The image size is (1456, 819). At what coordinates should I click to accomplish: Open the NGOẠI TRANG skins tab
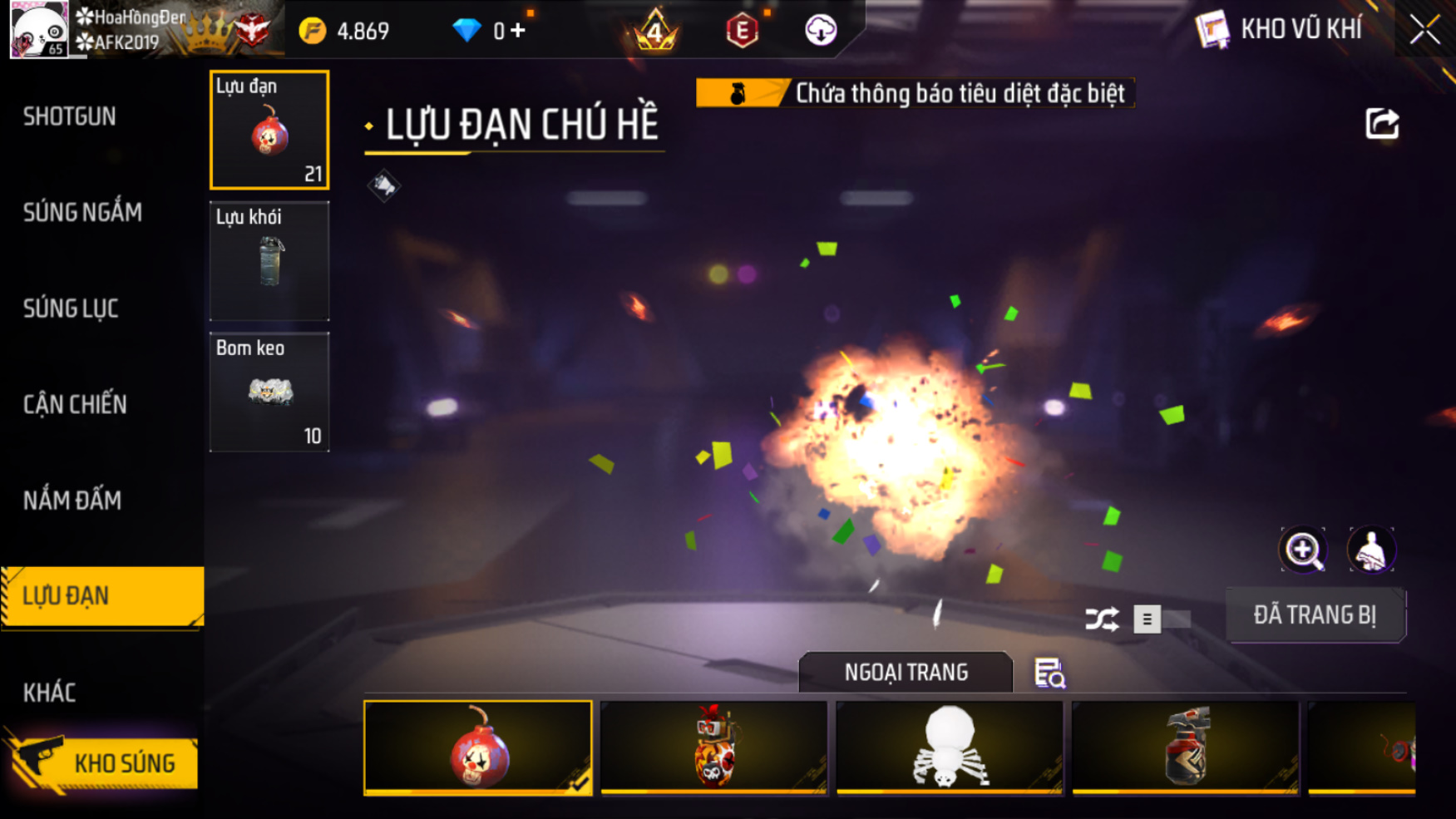[906, 672]
